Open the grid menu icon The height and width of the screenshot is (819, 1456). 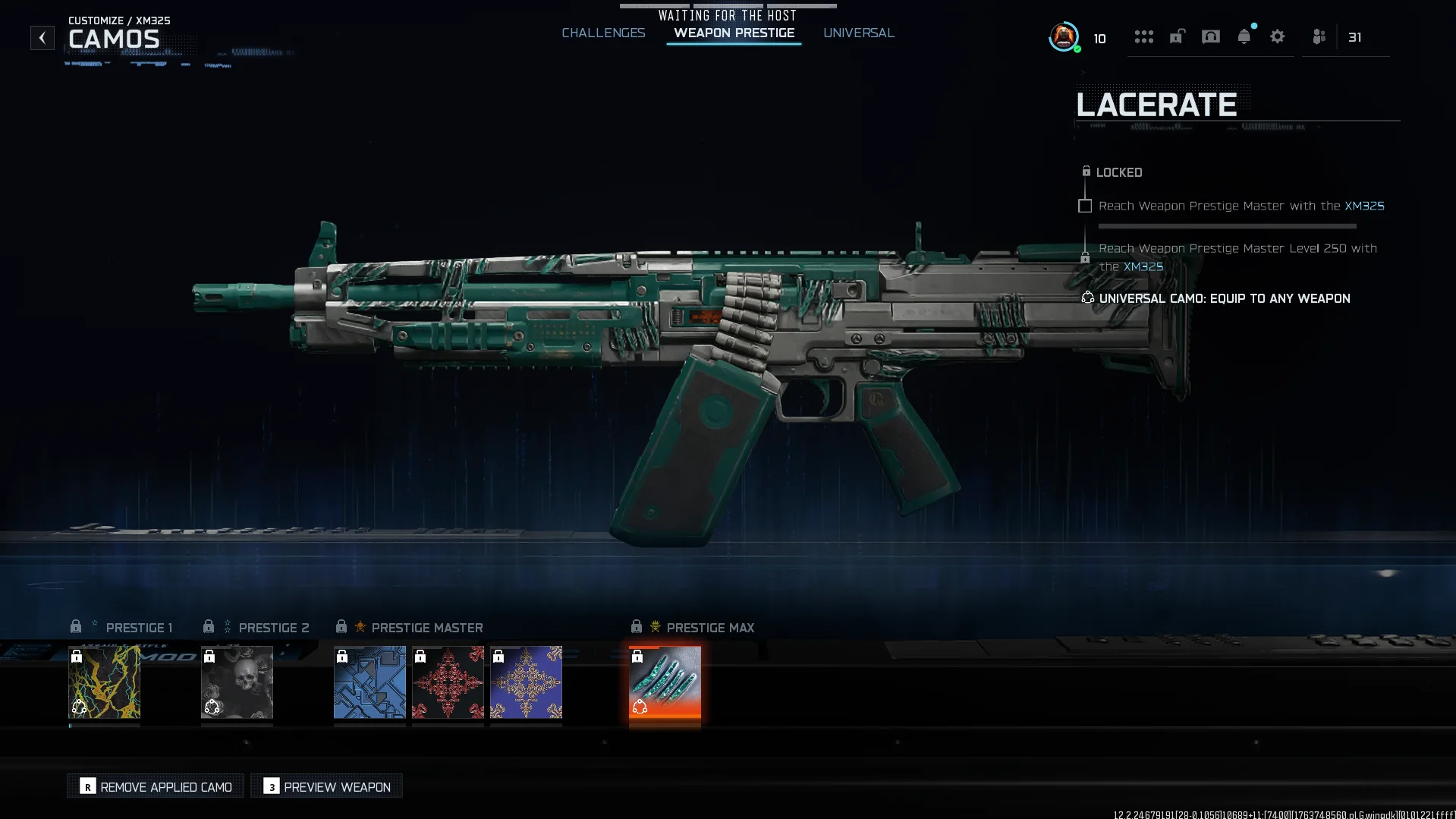click(1143, 37)
